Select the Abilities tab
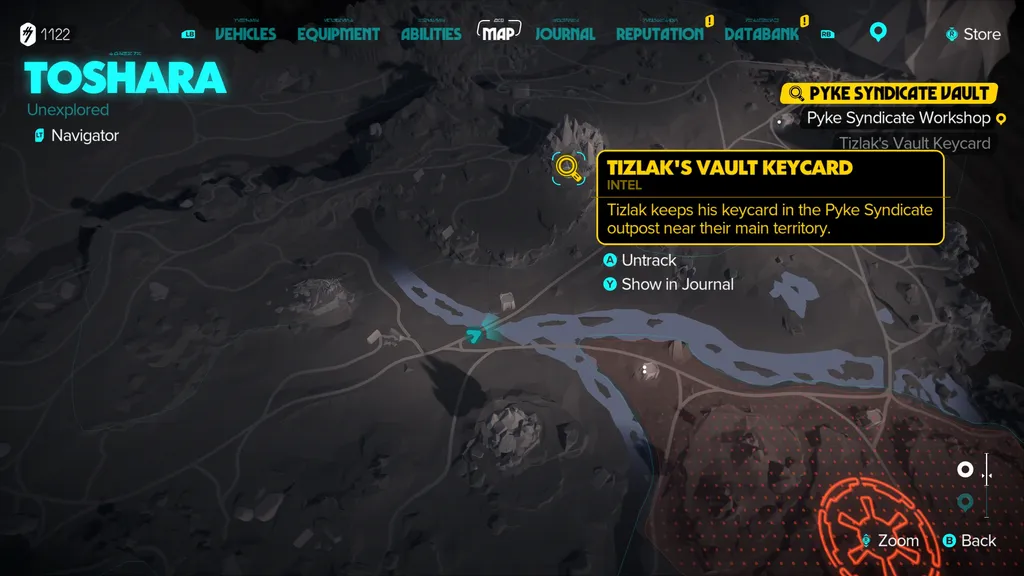 (x=431, y=33)
